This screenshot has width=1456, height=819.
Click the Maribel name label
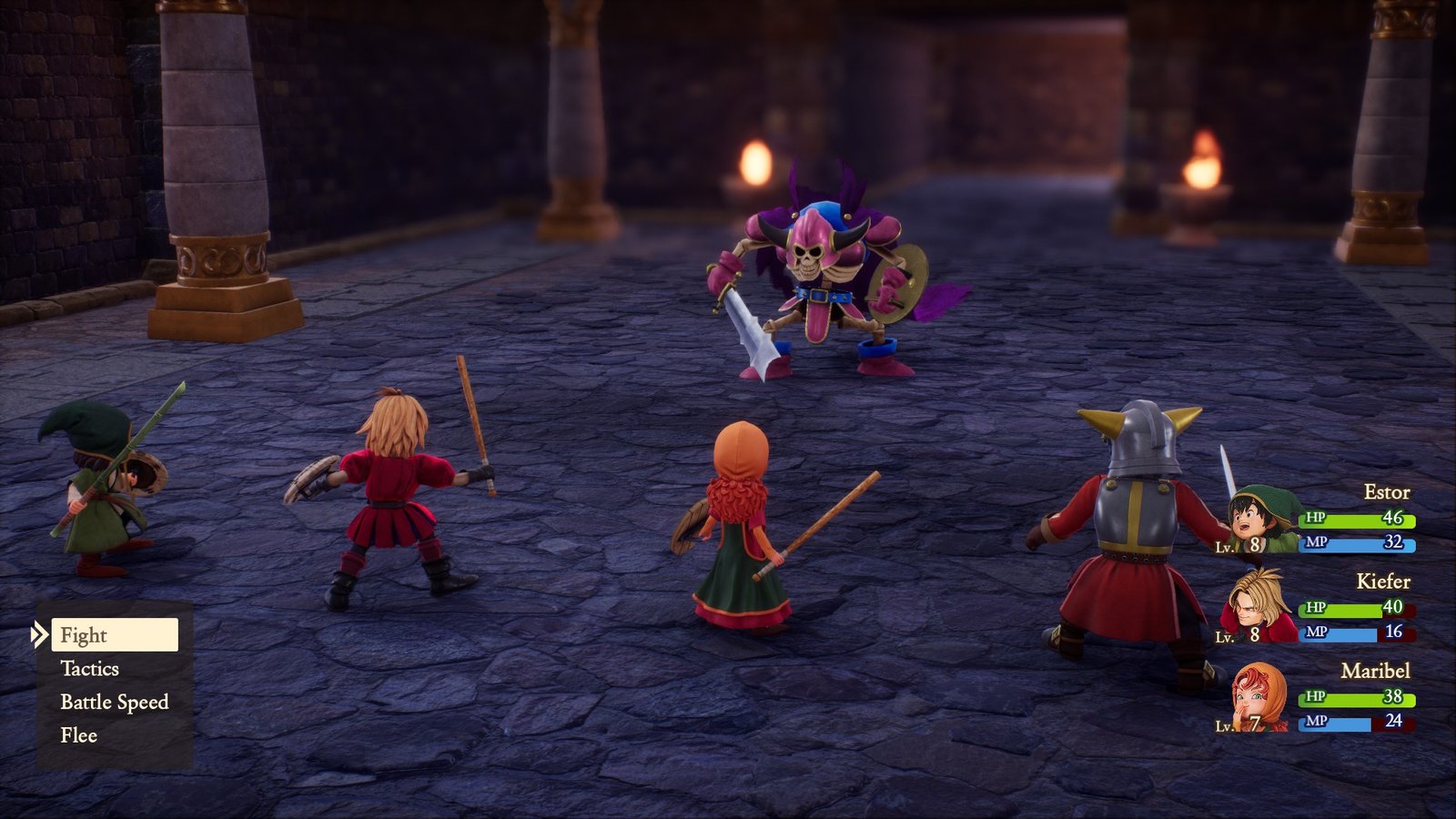[x=1376, y=672]
